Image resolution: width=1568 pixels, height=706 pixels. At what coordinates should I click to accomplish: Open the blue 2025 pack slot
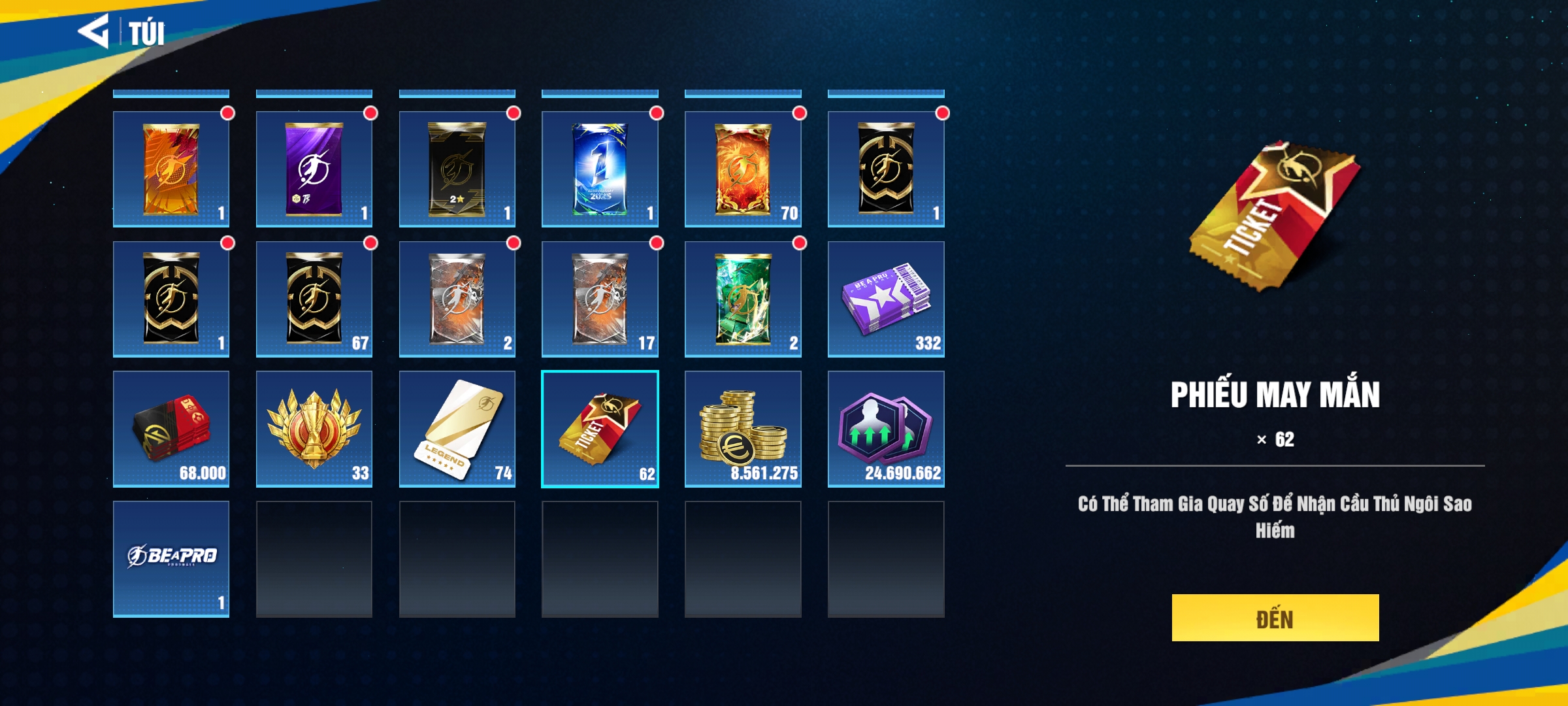599,169
